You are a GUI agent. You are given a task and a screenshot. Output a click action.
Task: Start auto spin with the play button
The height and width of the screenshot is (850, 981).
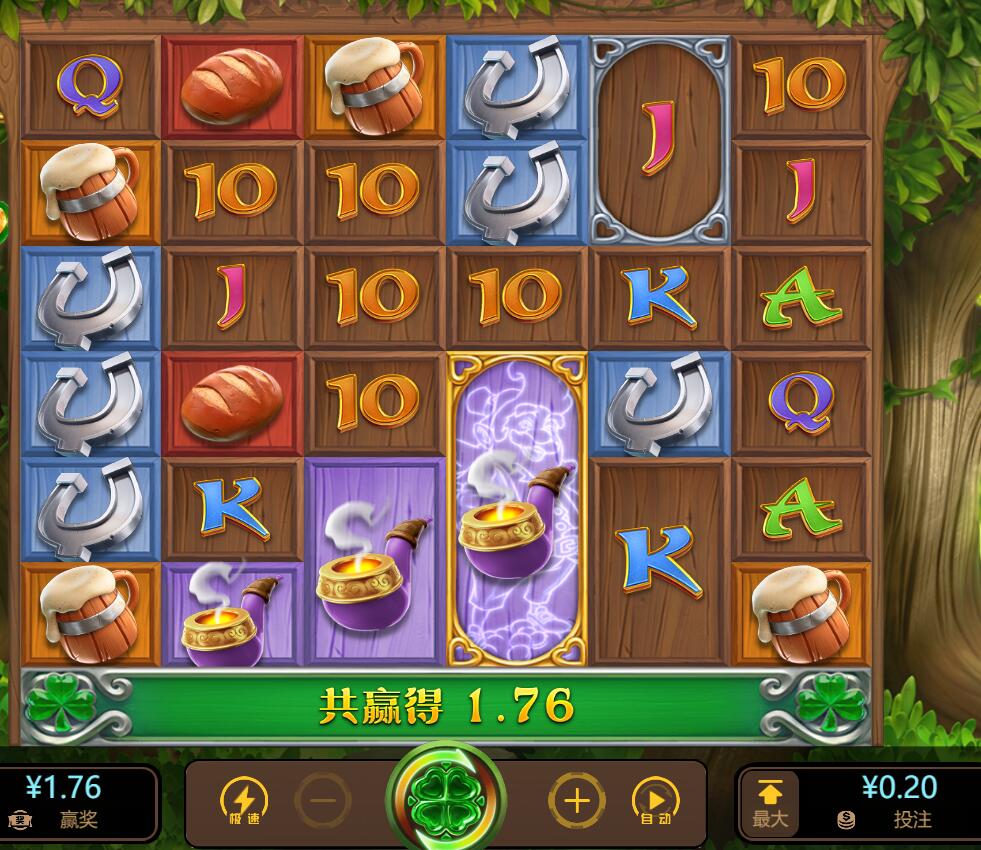(x=655, y=800)
